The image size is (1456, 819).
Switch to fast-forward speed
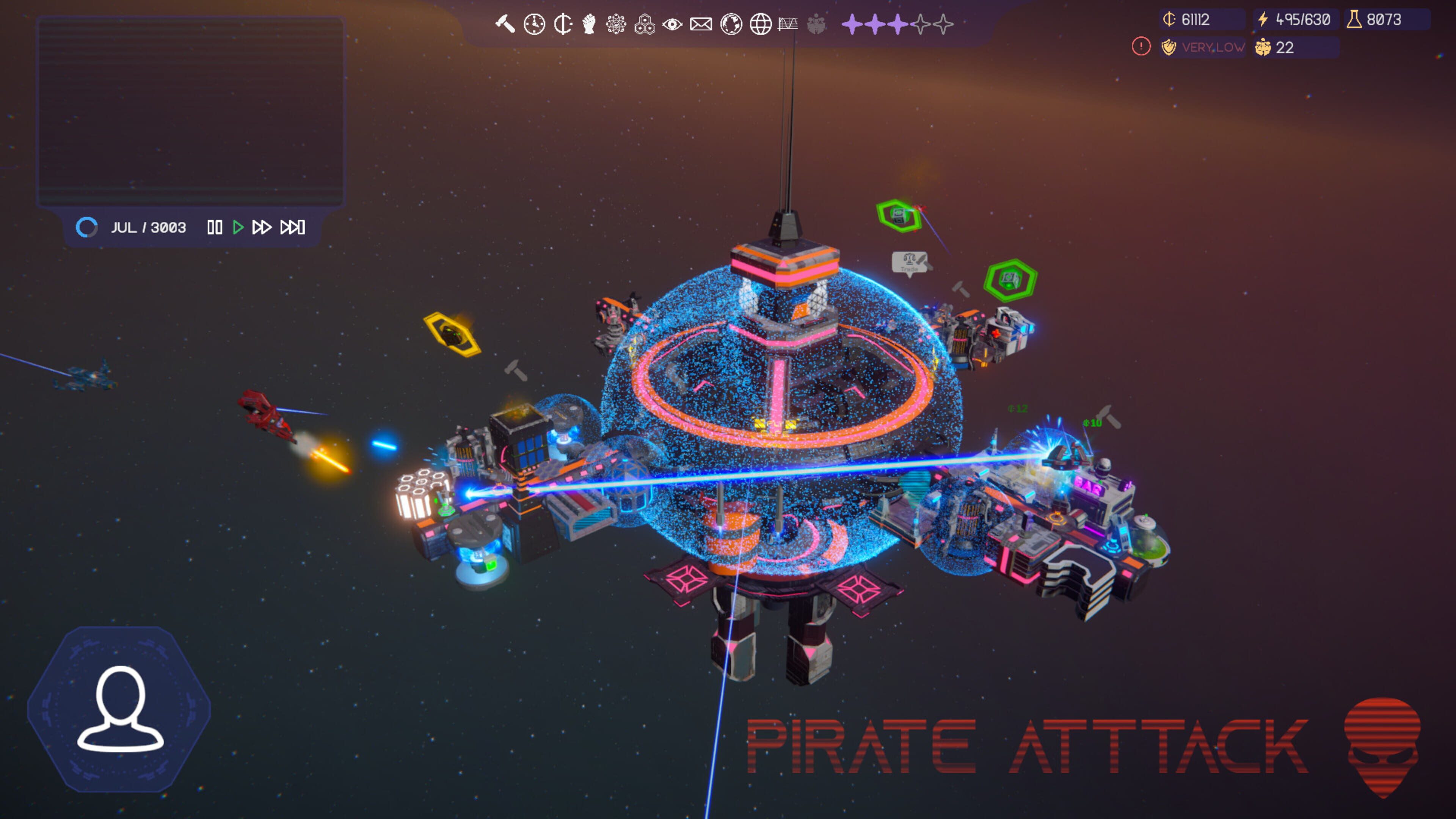coord(262,227)
